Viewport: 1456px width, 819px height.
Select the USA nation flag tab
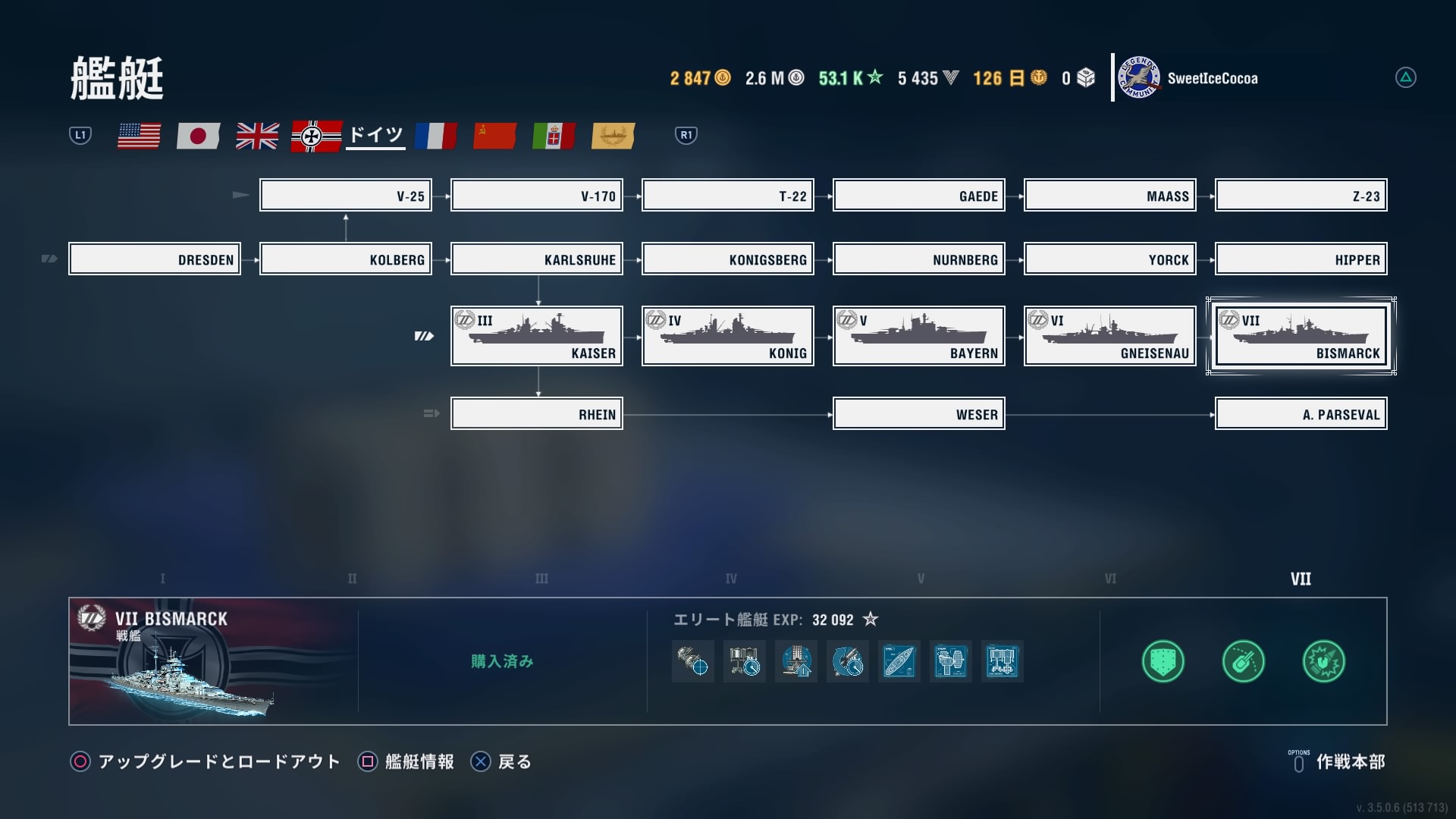click(139, 136)
